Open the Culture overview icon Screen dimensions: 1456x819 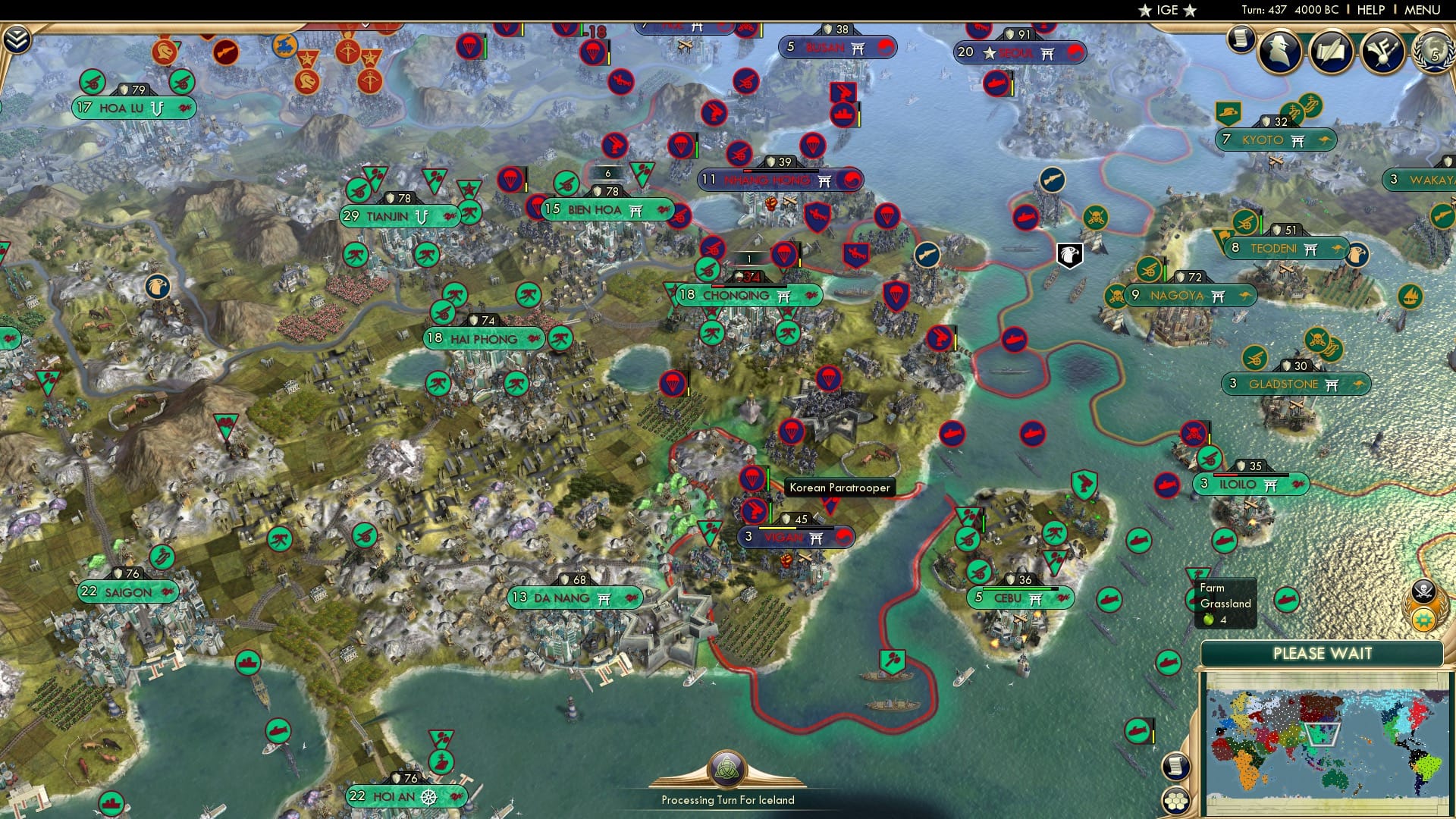[1384, 50]
